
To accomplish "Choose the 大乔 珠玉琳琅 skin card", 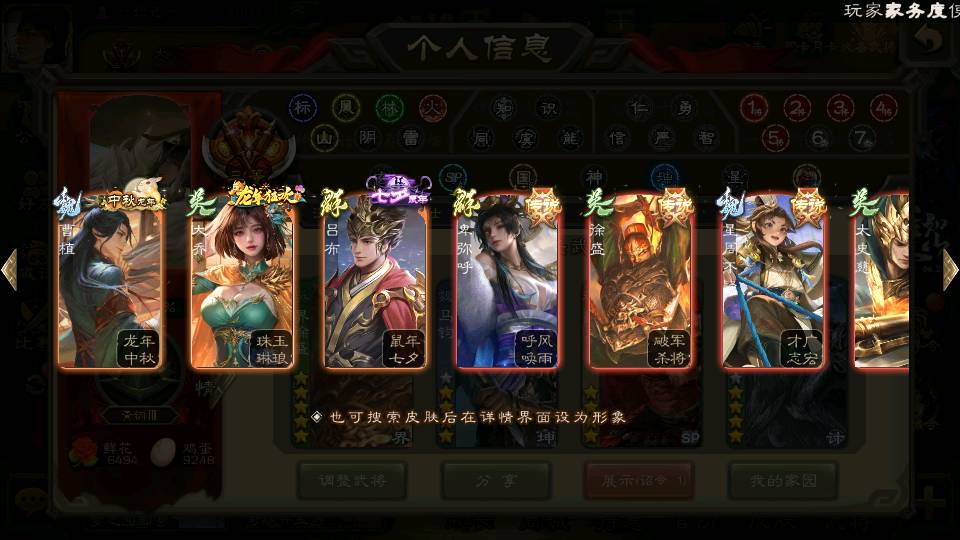I will 243,282.
